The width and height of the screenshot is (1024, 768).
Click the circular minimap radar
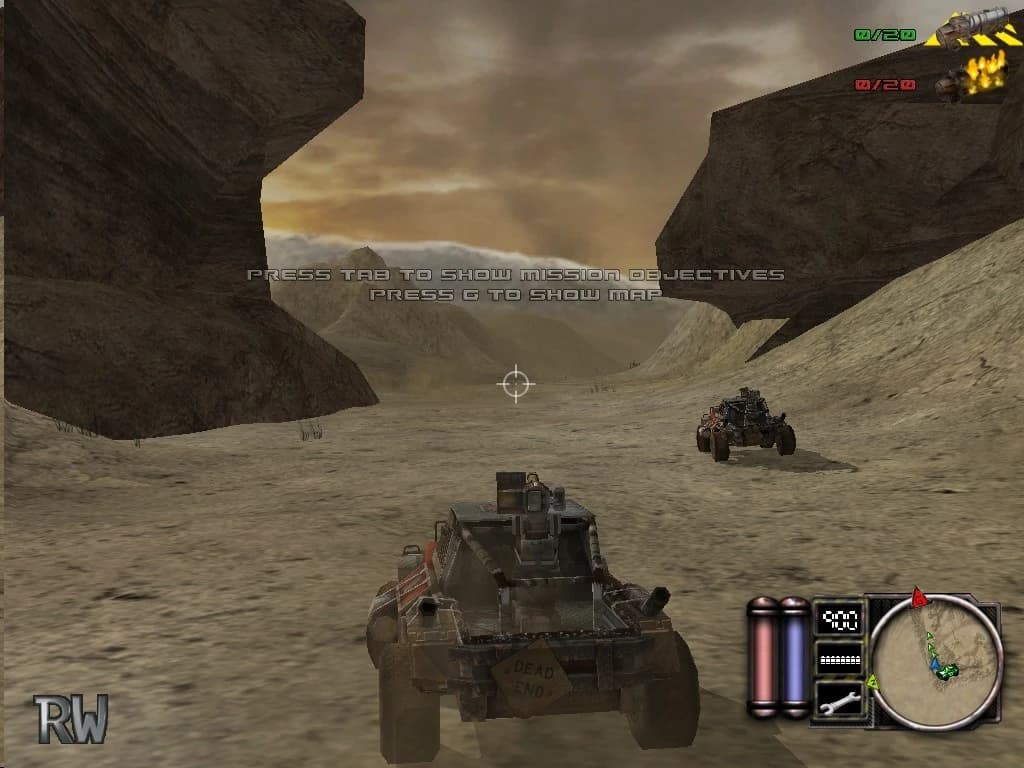936,662
